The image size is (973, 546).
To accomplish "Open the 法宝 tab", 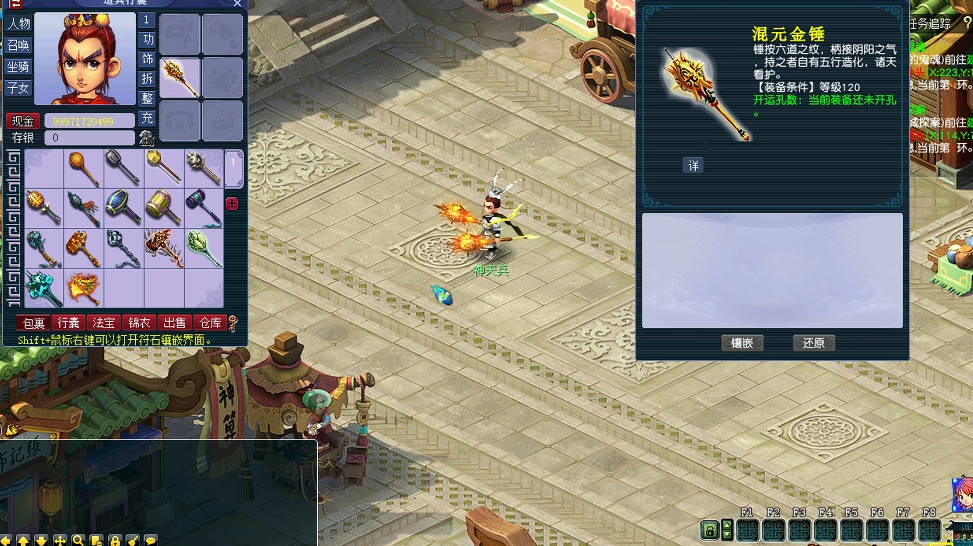I will click(104, 323).
